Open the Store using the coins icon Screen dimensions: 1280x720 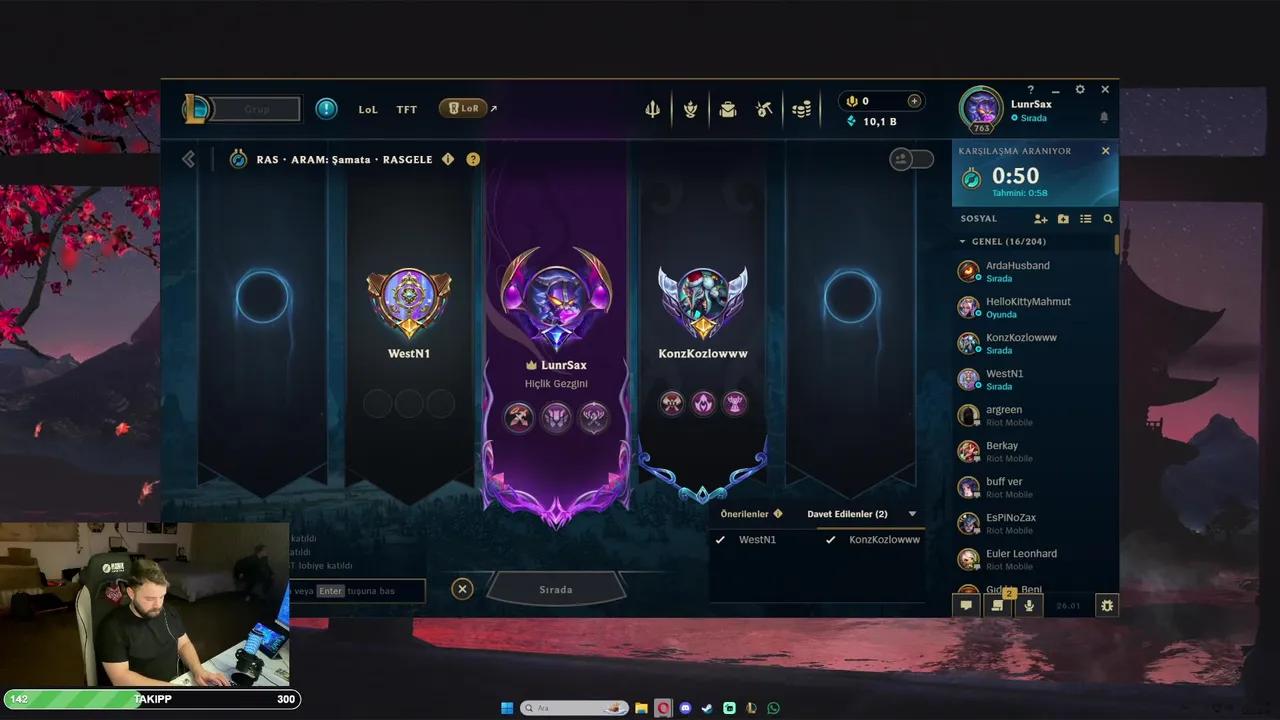point(801,109)
